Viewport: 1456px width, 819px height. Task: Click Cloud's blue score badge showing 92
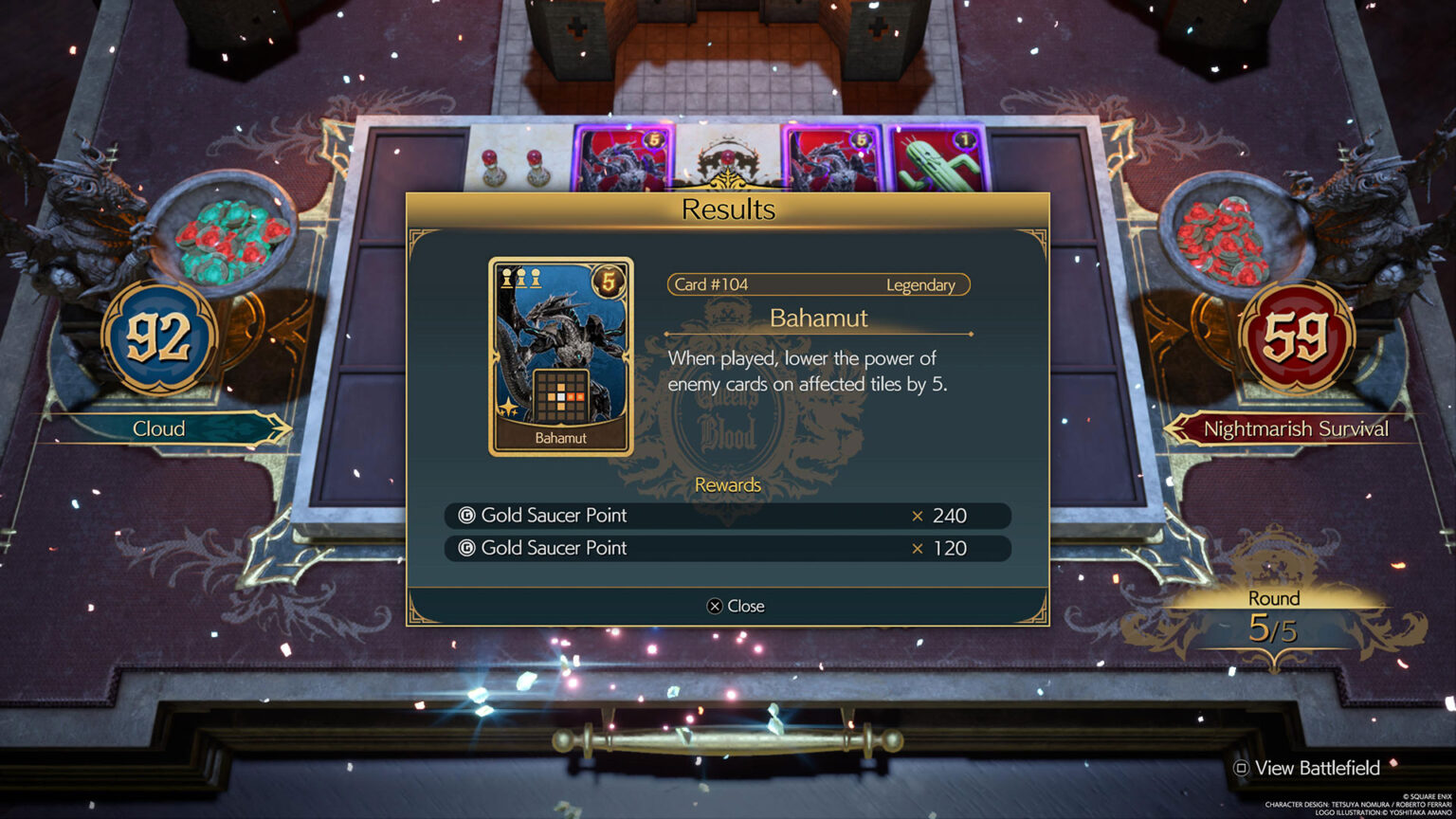point(159,335)
